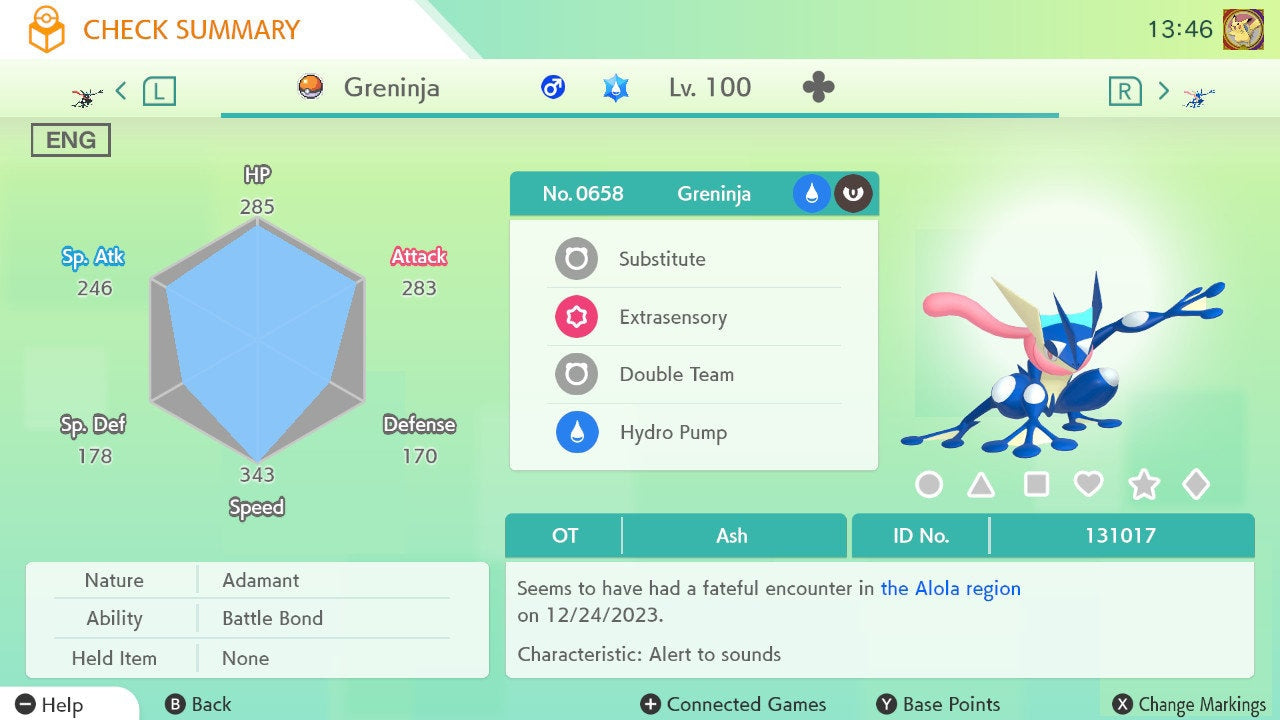The image size is (1280, 720).
Task: Toggle the triangle marking
Action: [x=981, y=485]
